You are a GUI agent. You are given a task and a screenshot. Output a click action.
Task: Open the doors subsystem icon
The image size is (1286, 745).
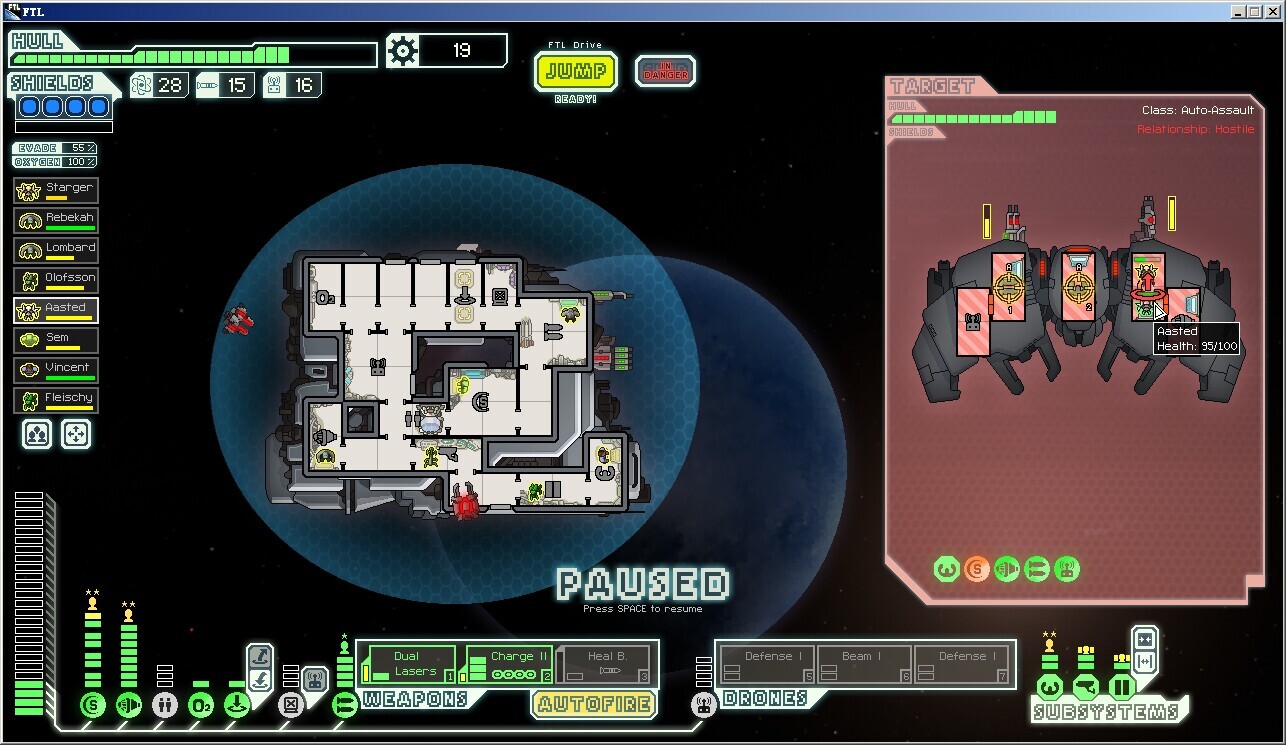pyautogui.click(x=1121, y=688)
